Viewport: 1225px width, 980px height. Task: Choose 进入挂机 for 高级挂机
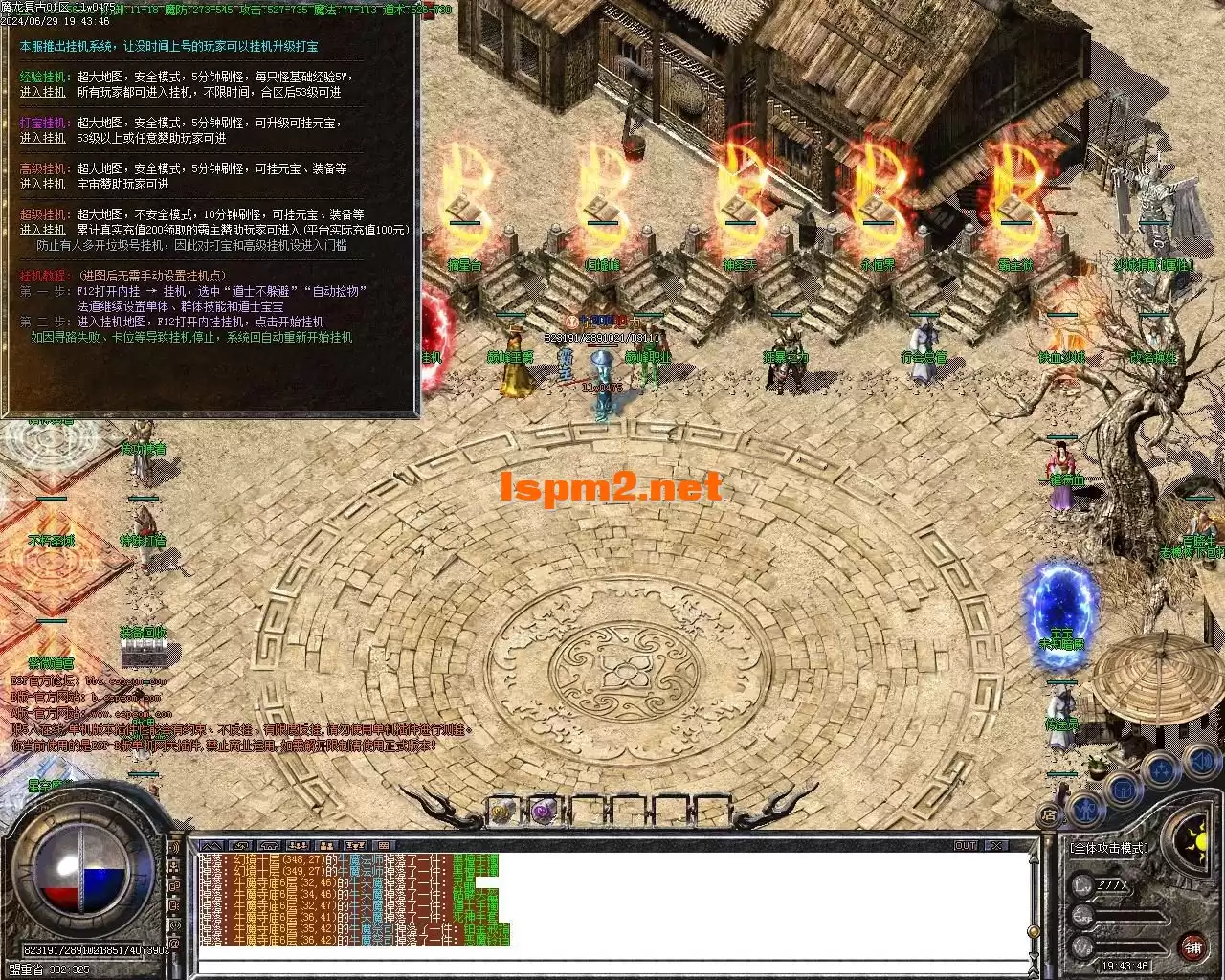tap(43, 184)
